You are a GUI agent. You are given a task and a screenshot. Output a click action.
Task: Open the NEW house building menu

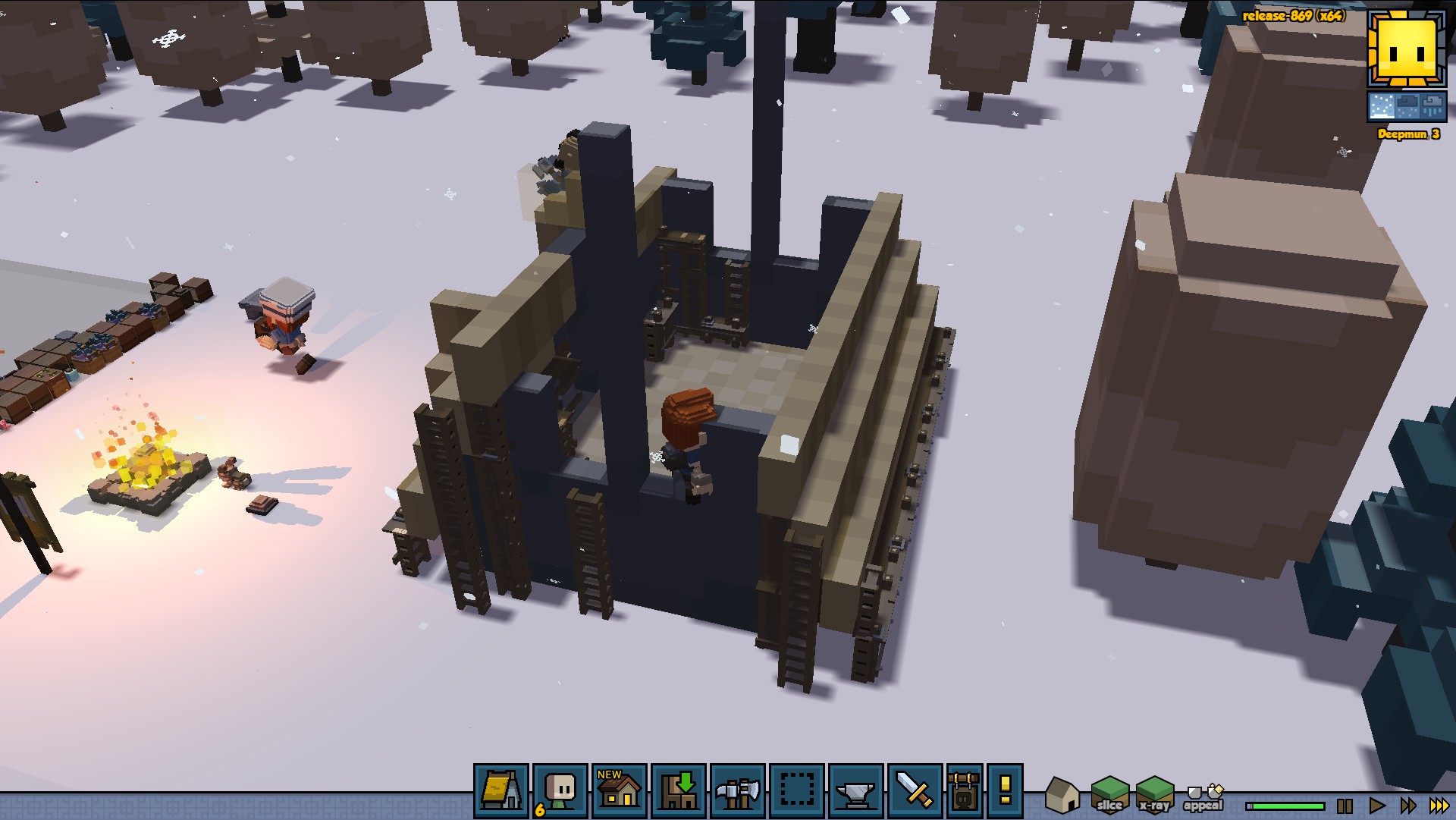point(620,791)
